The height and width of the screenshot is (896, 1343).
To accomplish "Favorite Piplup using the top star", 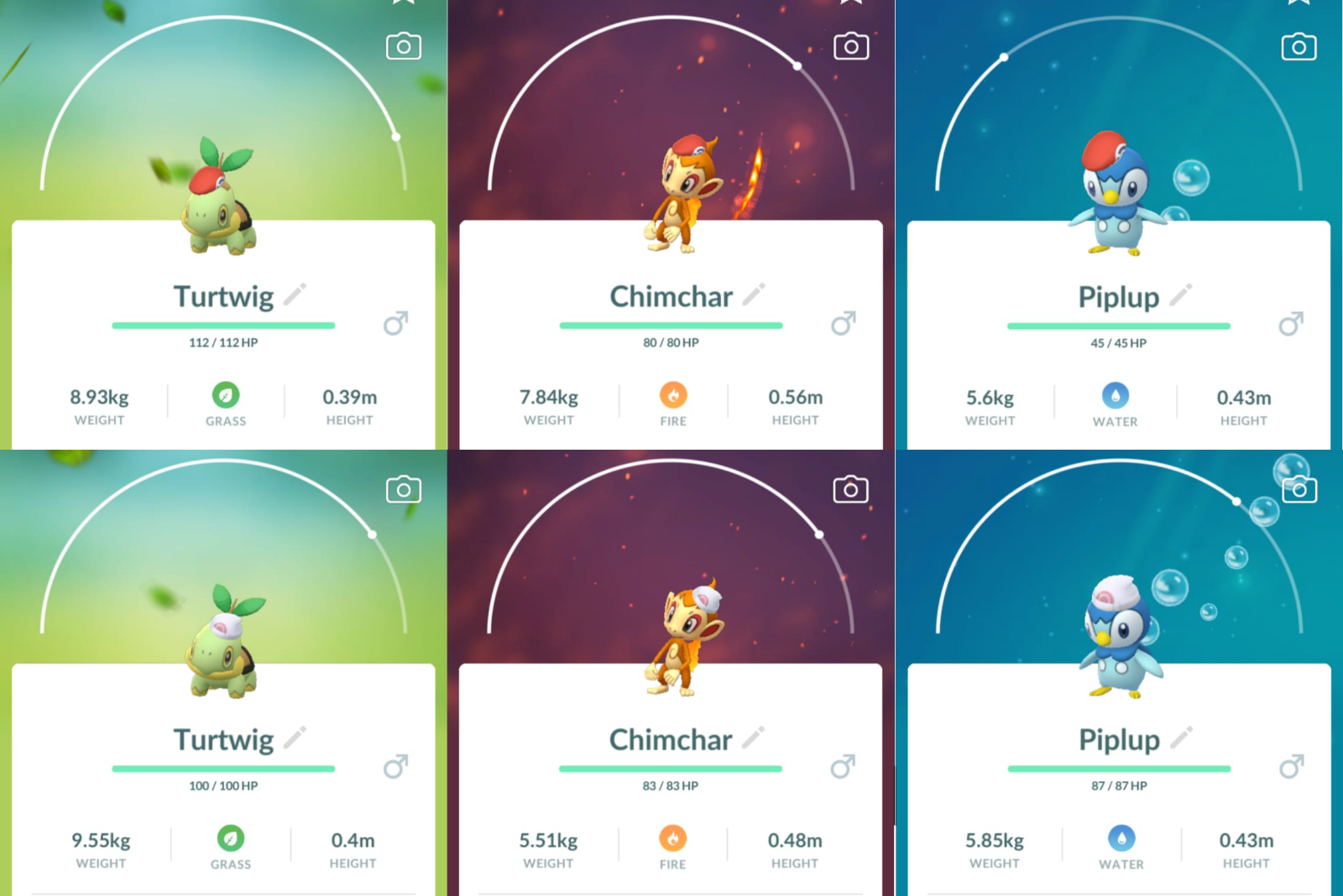I will (x=1298, y=4).
